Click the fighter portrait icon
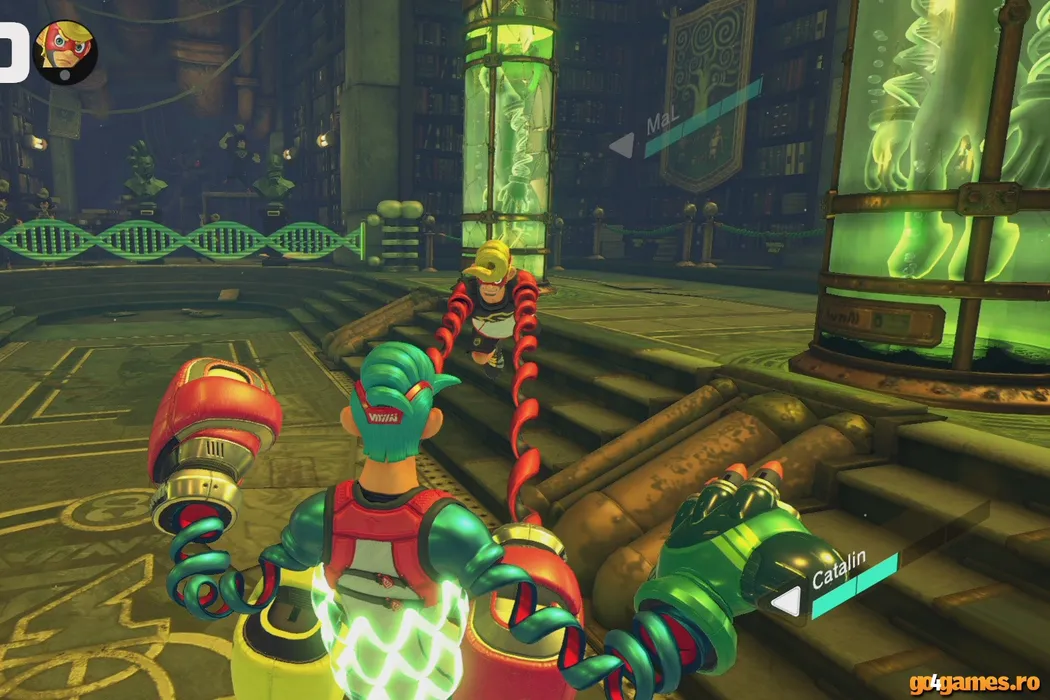Viewport: 1050px width, 700px height. [65, 50]
